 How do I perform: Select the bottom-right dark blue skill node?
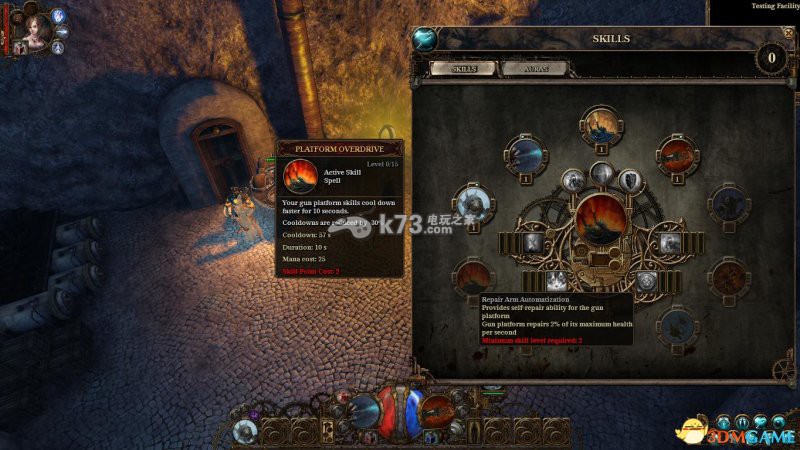(678, 327)
